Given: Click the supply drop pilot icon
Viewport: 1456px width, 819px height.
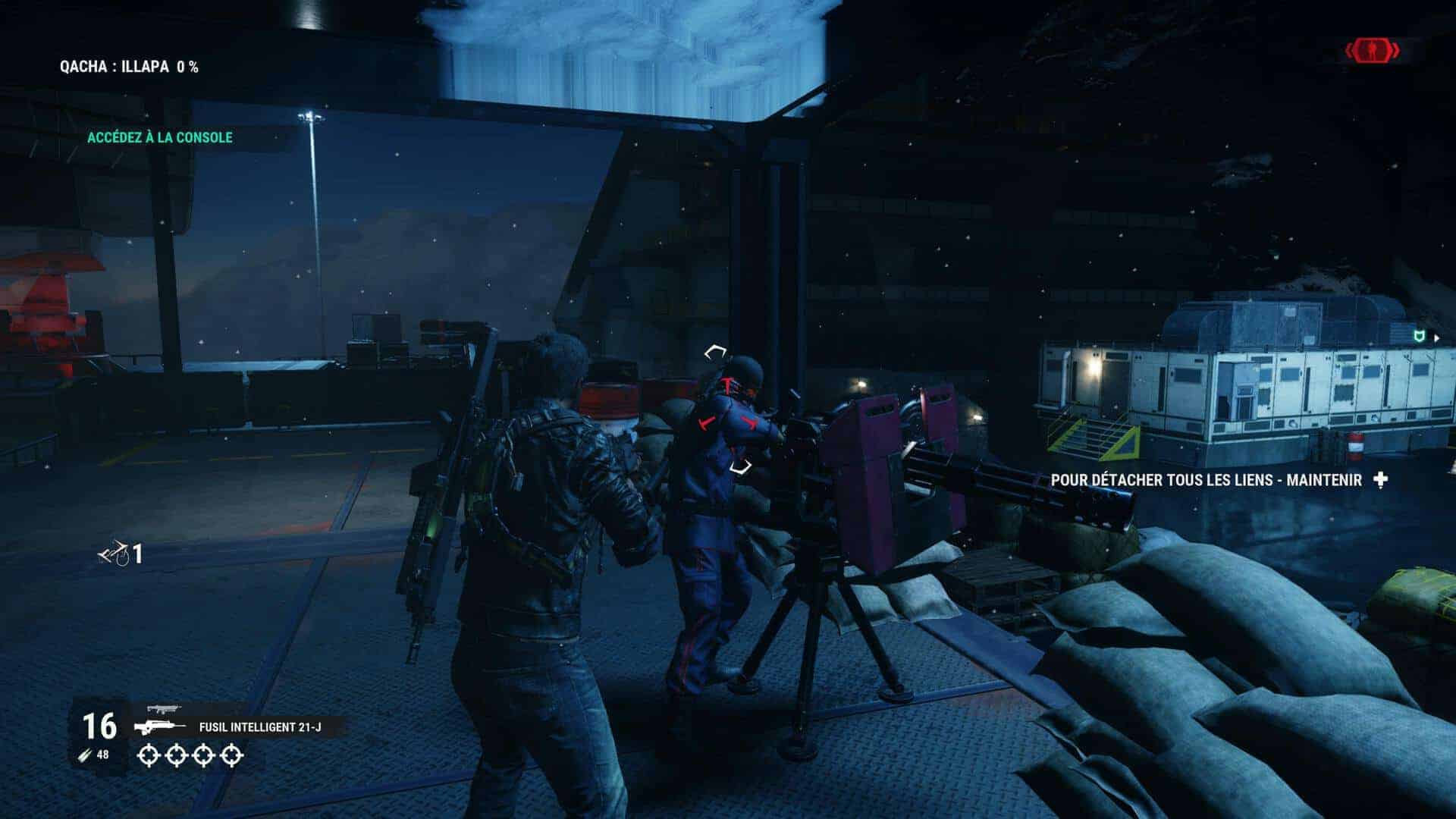Looking at the screenshot, I should point(114,554).
